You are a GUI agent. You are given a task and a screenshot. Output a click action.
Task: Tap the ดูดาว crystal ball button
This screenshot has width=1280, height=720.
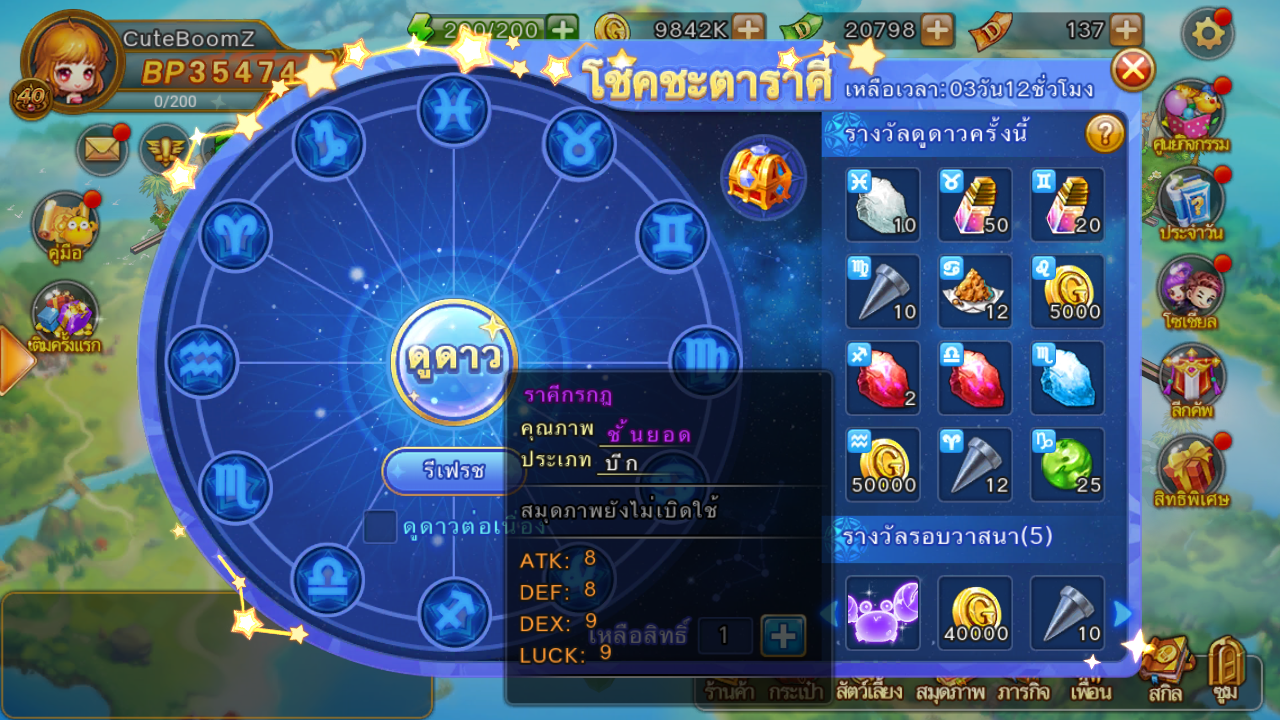454,361
